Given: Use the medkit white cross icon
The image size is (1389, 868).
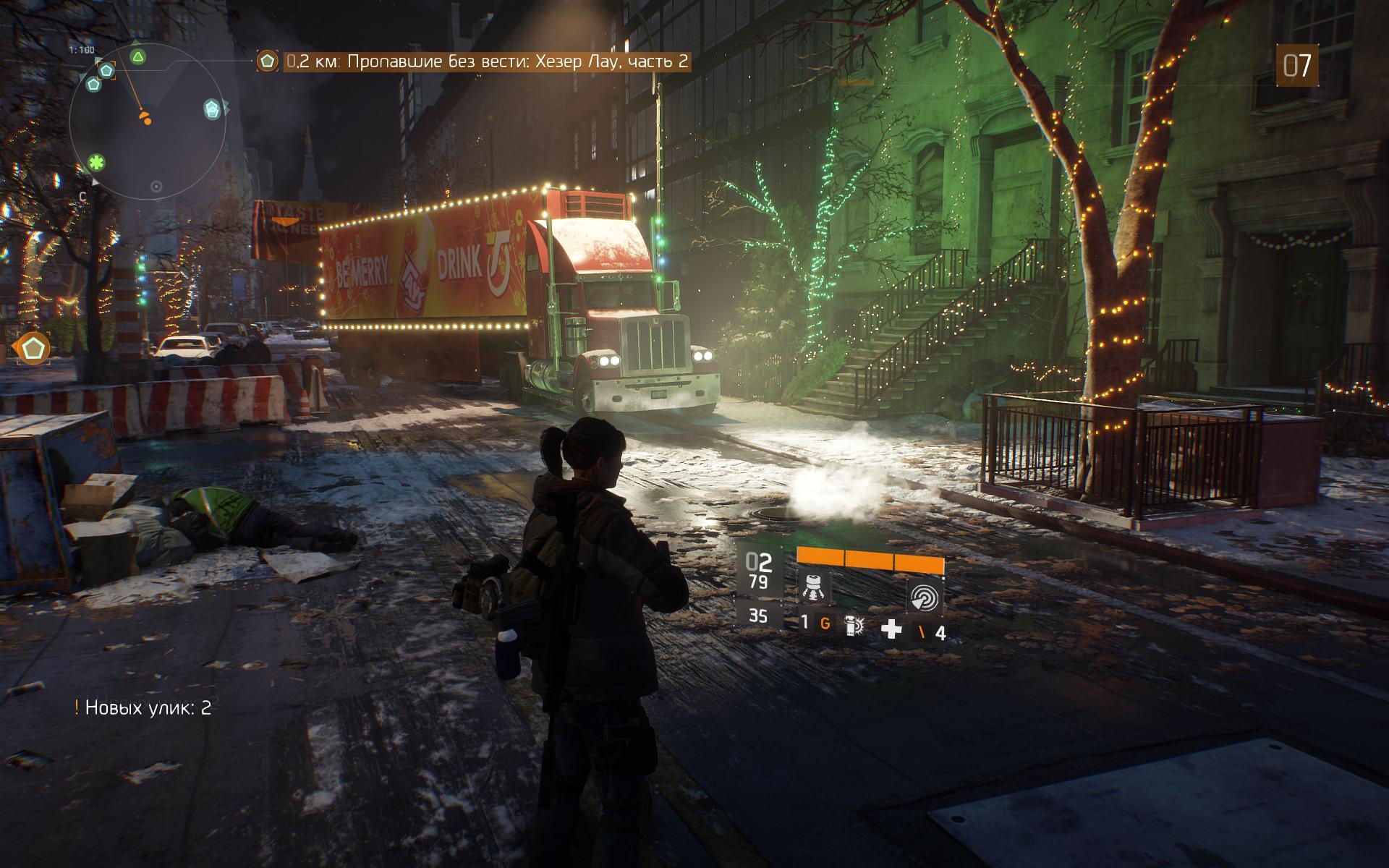Looking at the screenshot, I should [x=891, y=629].
